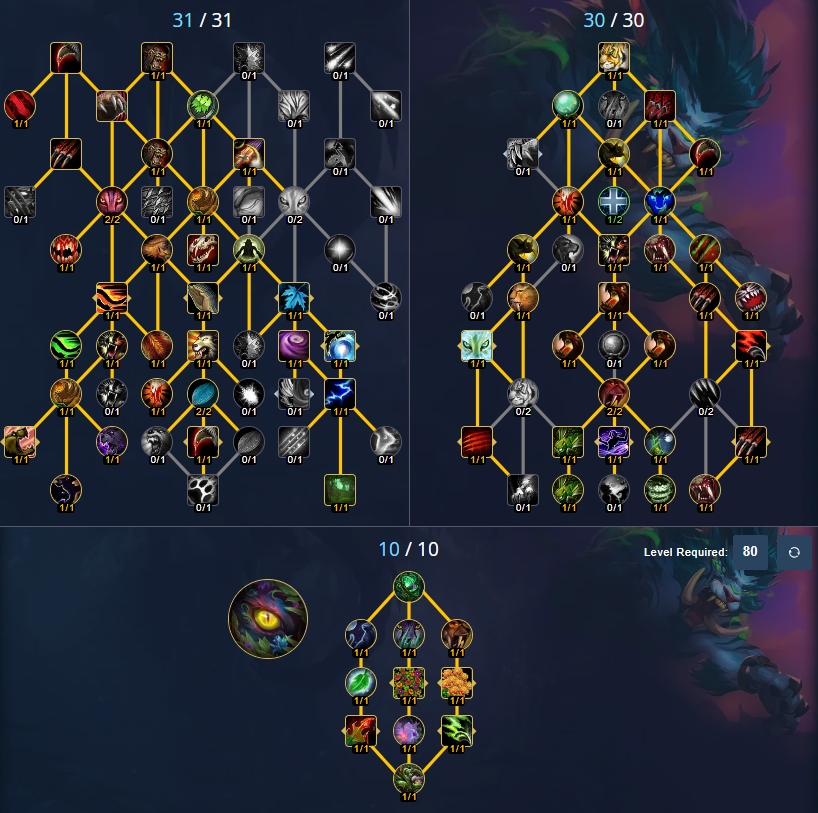Select the green leaf hero talent

360,682
